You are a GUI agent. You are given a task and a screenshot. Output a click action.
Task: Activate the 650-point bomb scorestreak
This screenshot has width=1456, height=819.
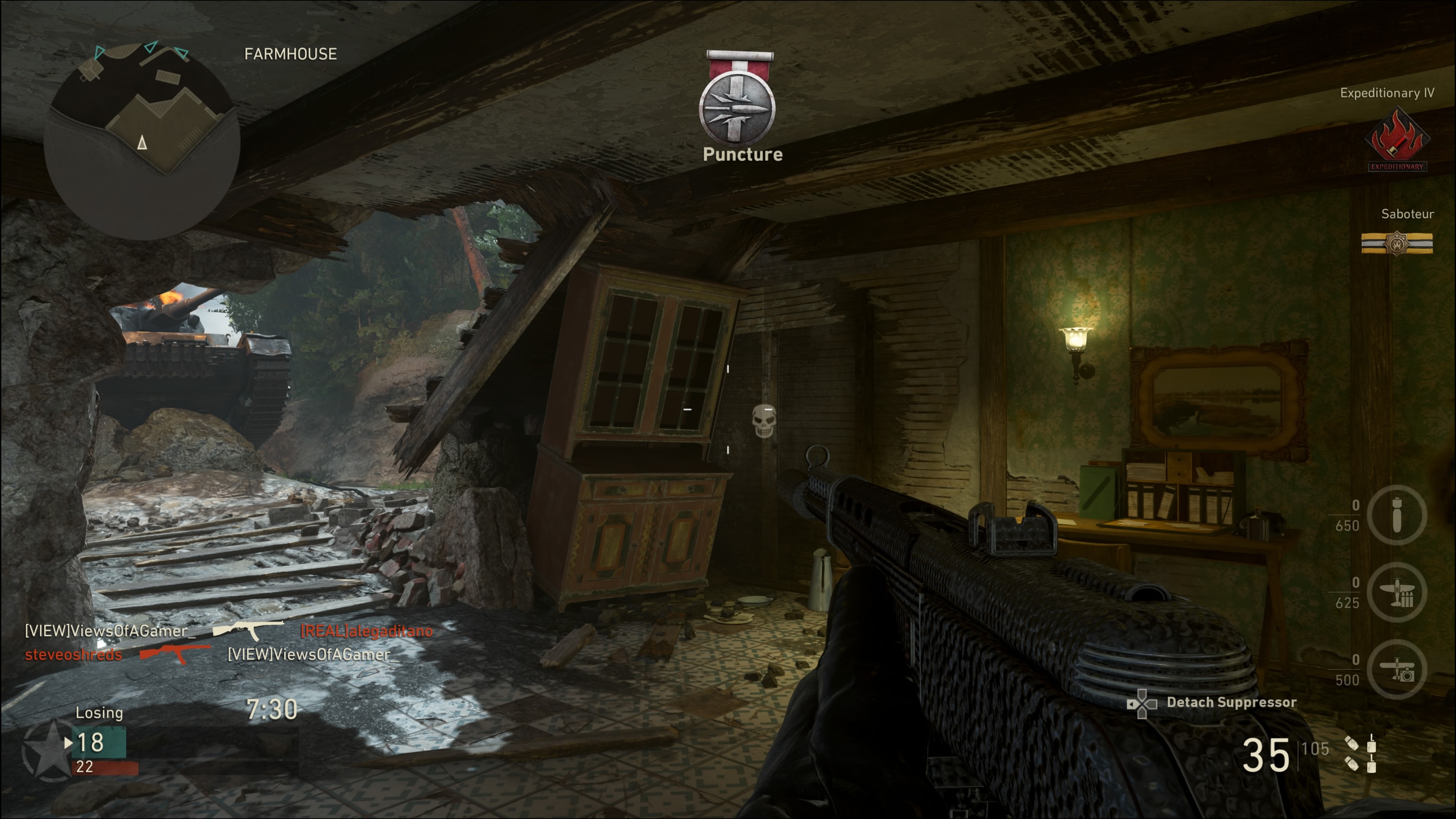point(1396,515)
